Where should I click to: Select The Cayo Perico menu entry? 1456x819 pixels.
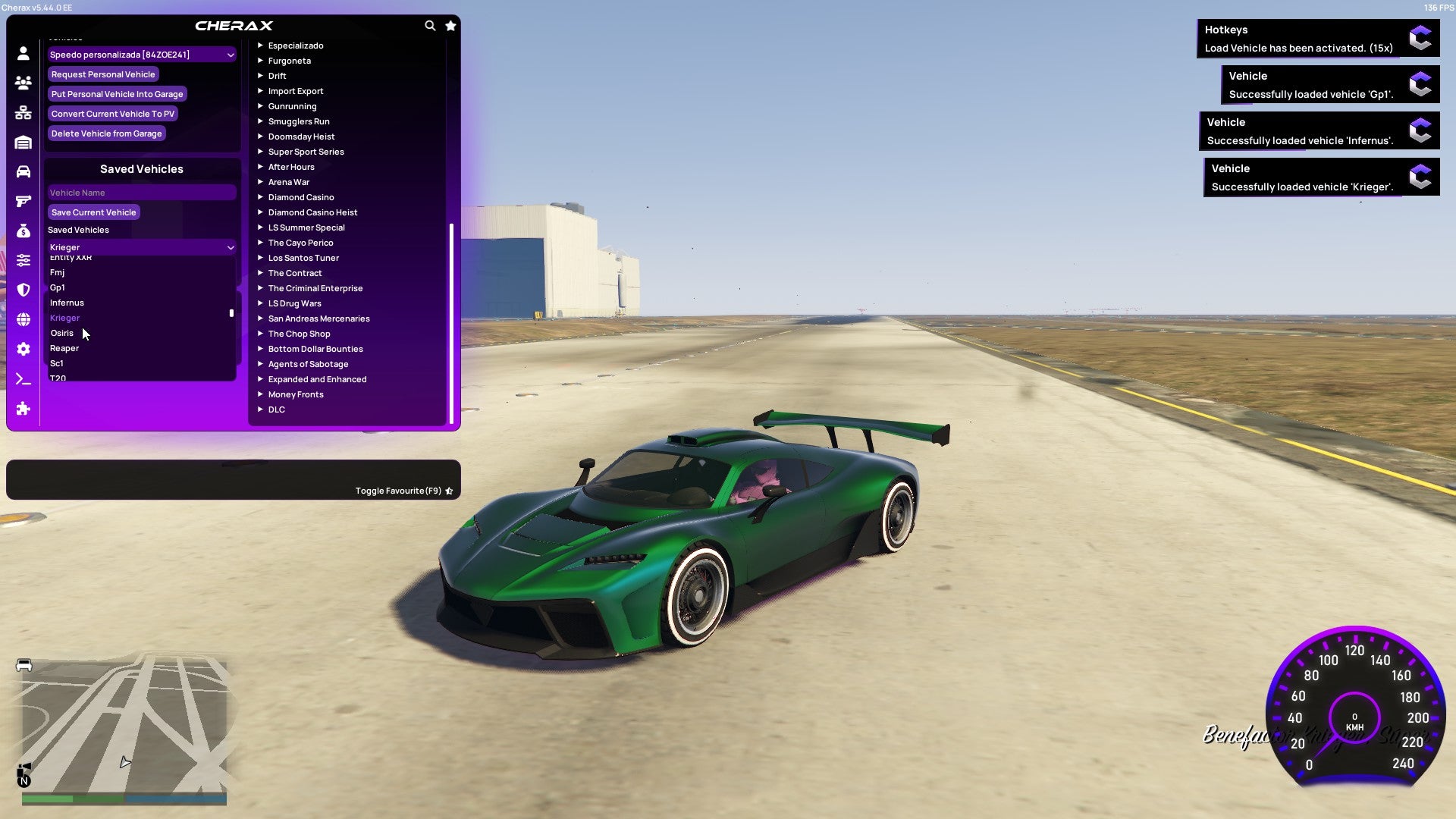(x=300, y=243)
